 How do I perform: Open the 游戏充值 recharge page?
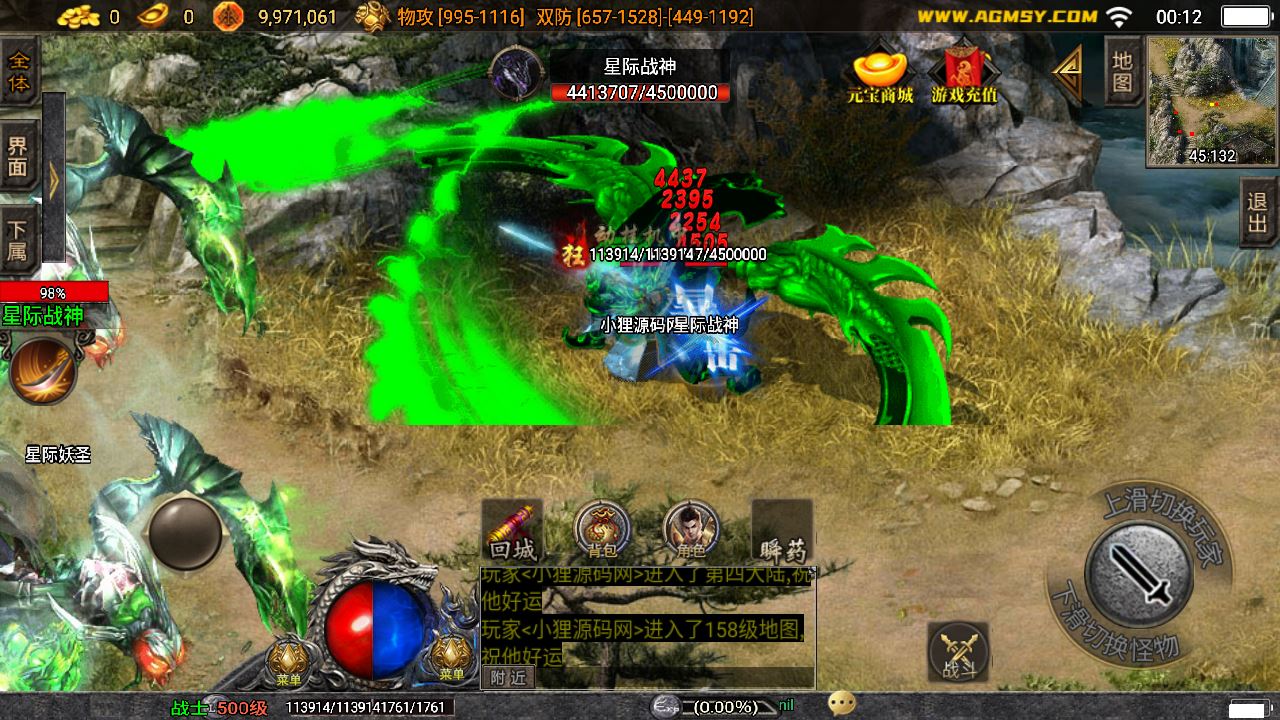(964, 72)
